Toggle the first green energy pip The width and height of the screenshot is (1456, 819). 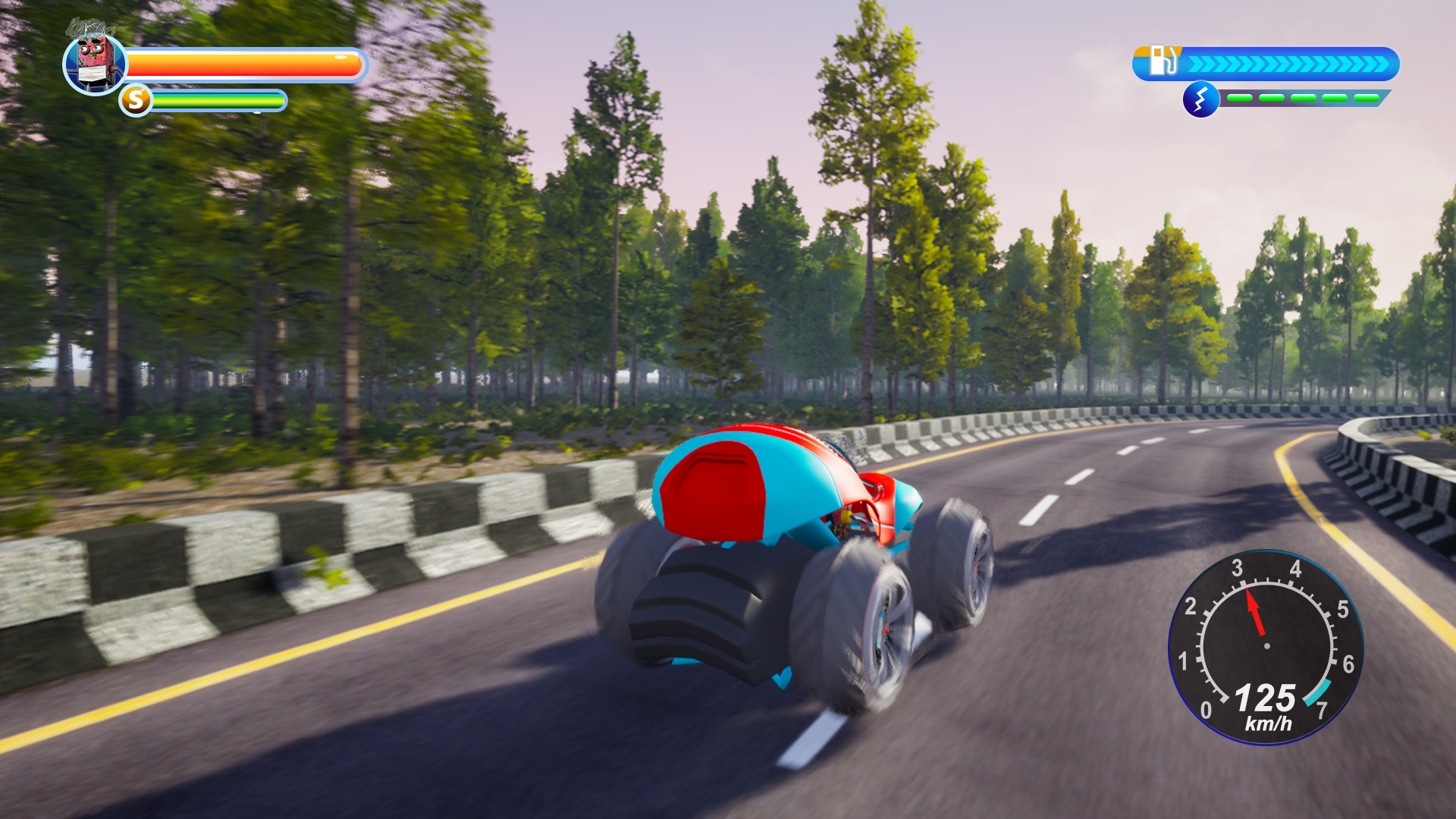pyautogui.click(x=1241, y=97)
